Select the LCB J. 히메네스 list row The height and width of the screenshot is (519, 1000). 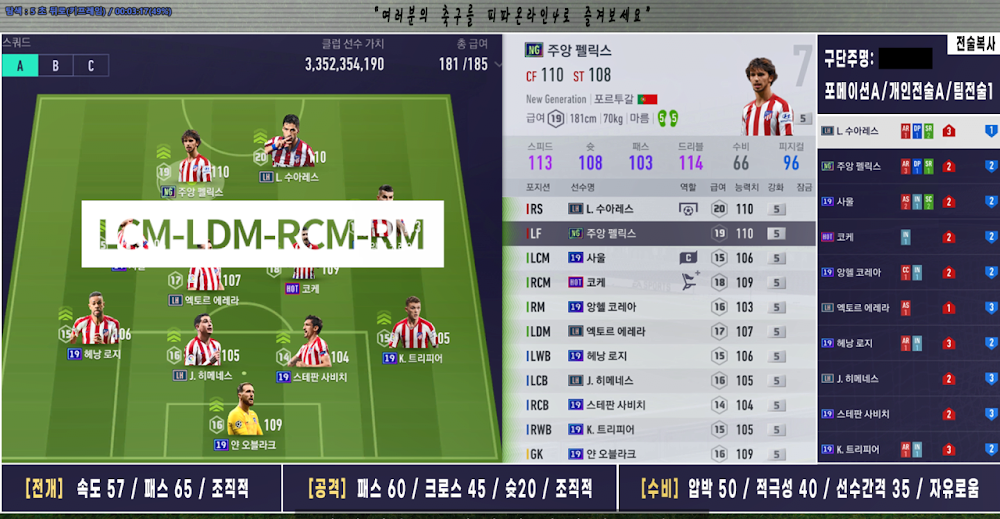pyautogui.click(x=660, y=380)
